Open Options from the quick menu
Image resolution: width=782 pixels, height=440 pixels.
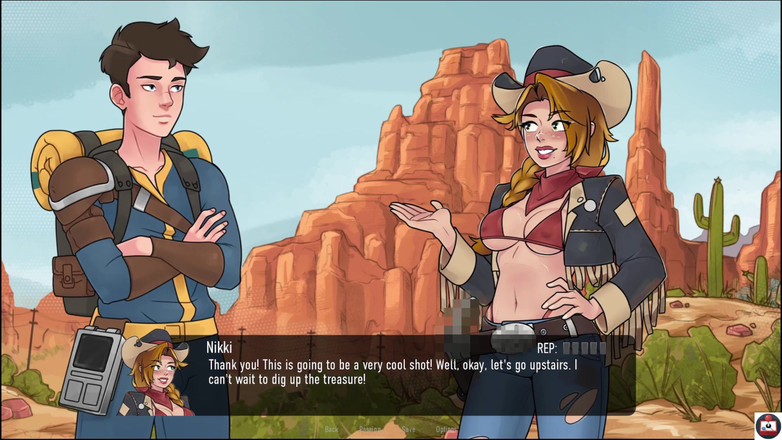point(445,429)
